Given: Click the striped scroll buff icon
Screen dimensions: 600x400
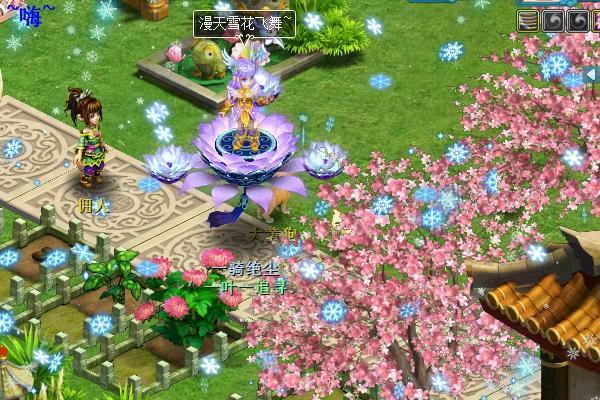Looking at the screenshot, I should (x=527, y=20).
